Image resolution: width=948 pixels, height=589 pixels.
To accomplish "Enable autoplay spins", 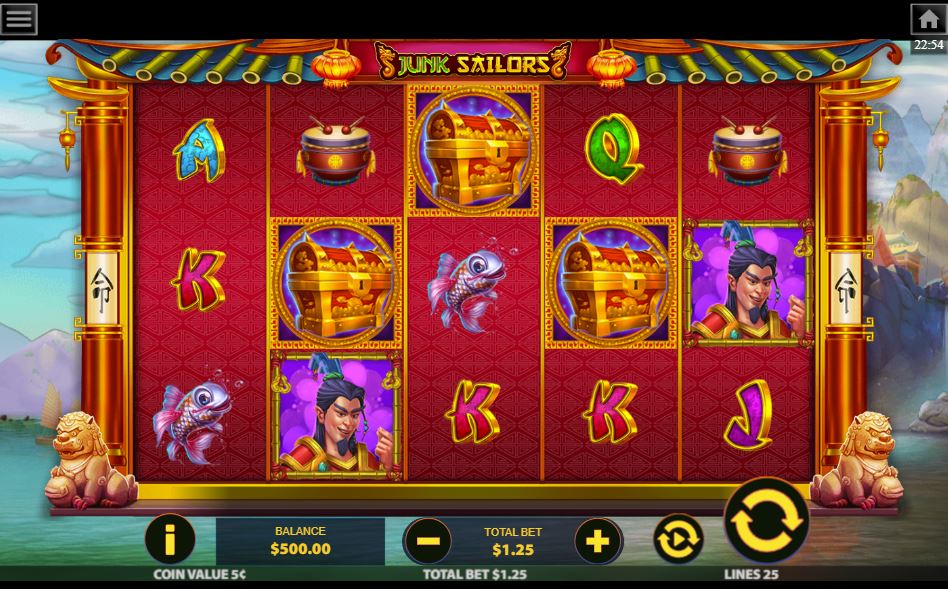I will point(679,541).
